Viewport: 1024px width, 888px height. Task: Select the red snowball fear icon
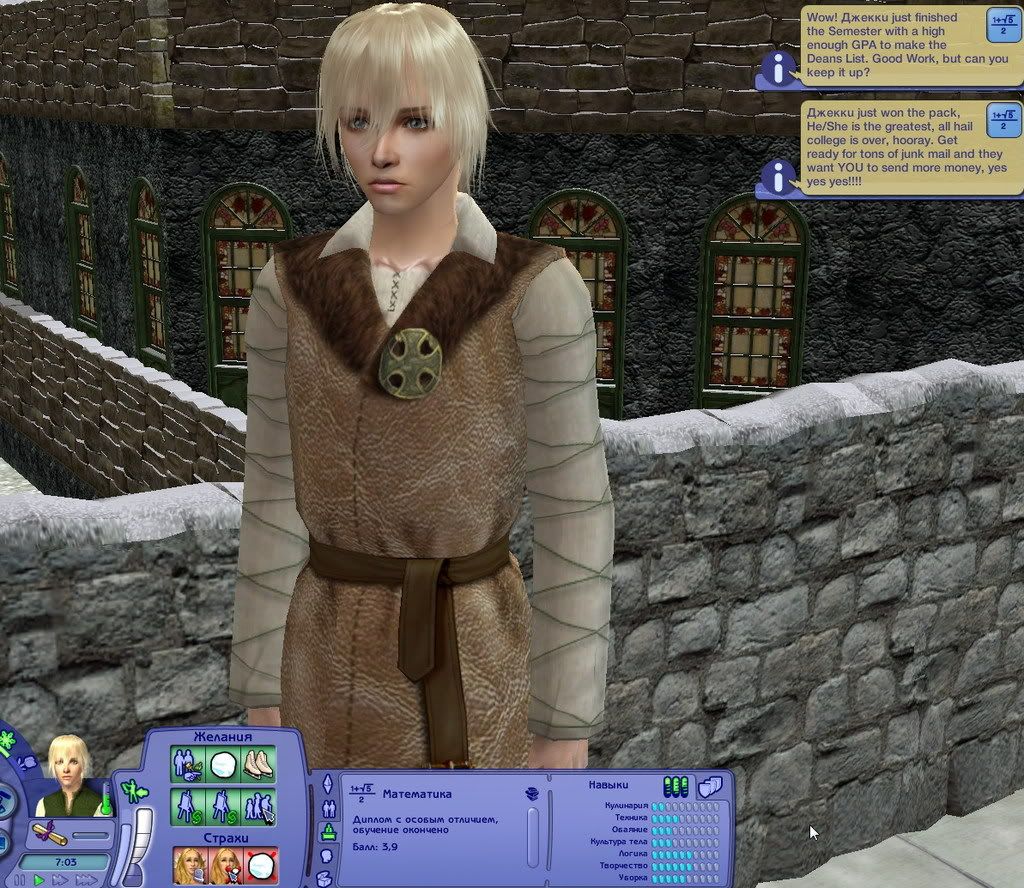262,866
